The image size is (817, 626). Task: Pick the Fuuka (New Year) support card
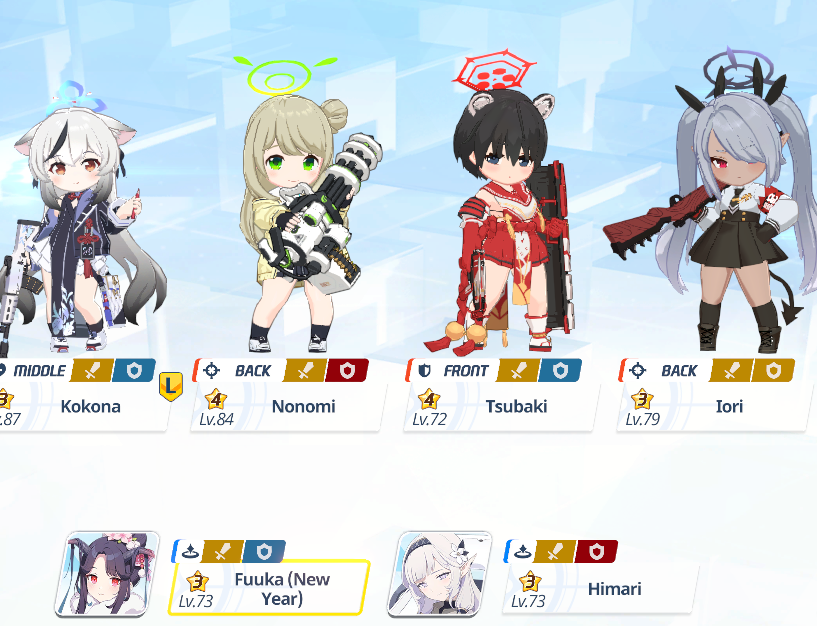(268, 588)
